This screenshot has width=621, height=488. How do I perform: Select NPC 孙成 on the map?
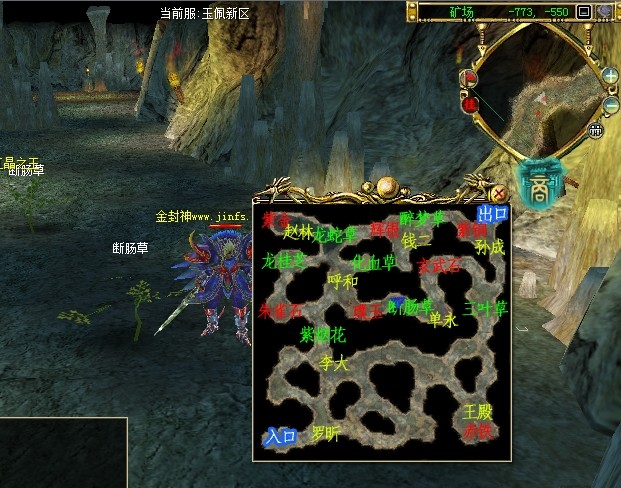490,246
